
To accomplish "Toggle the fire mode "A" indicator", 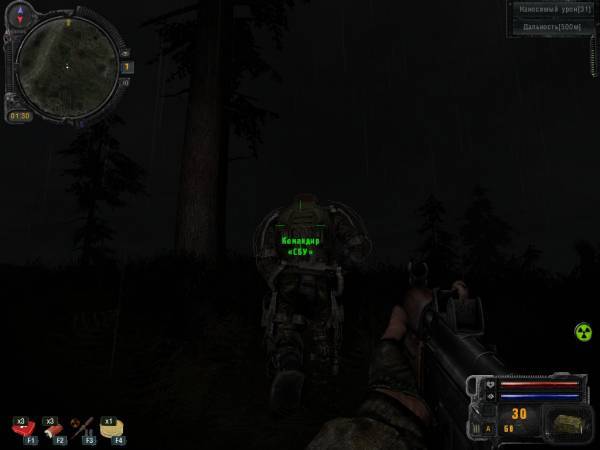I will [x=488, y=428].
